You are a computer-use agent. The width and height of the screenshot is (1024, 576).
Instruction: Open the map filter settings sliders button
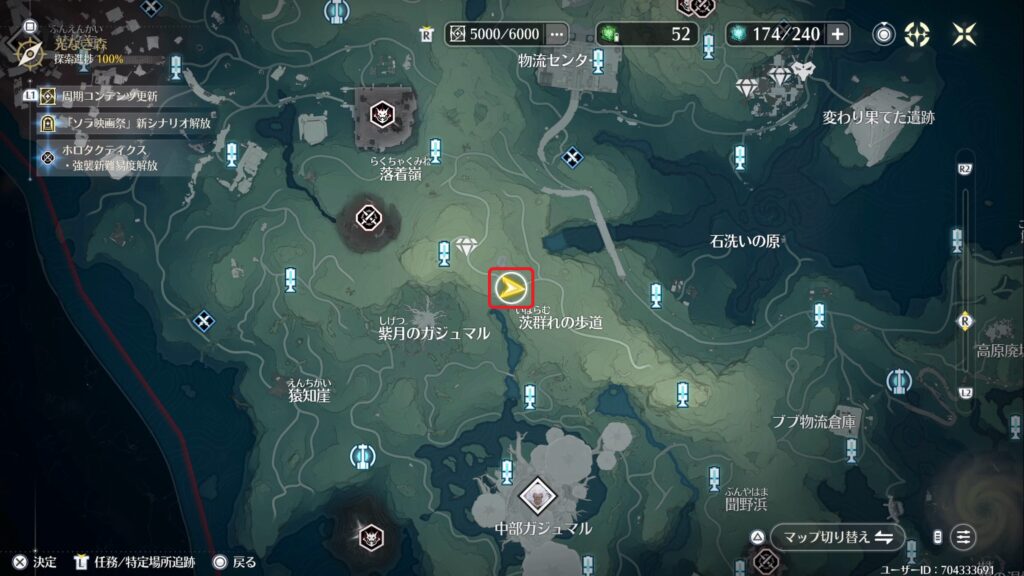[963, 537]
